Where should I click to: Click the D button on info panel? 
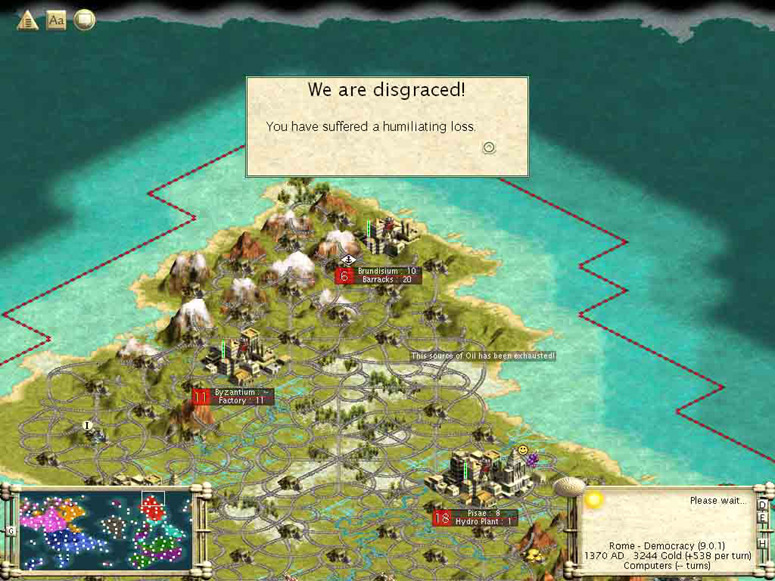[x=762, y=506]
